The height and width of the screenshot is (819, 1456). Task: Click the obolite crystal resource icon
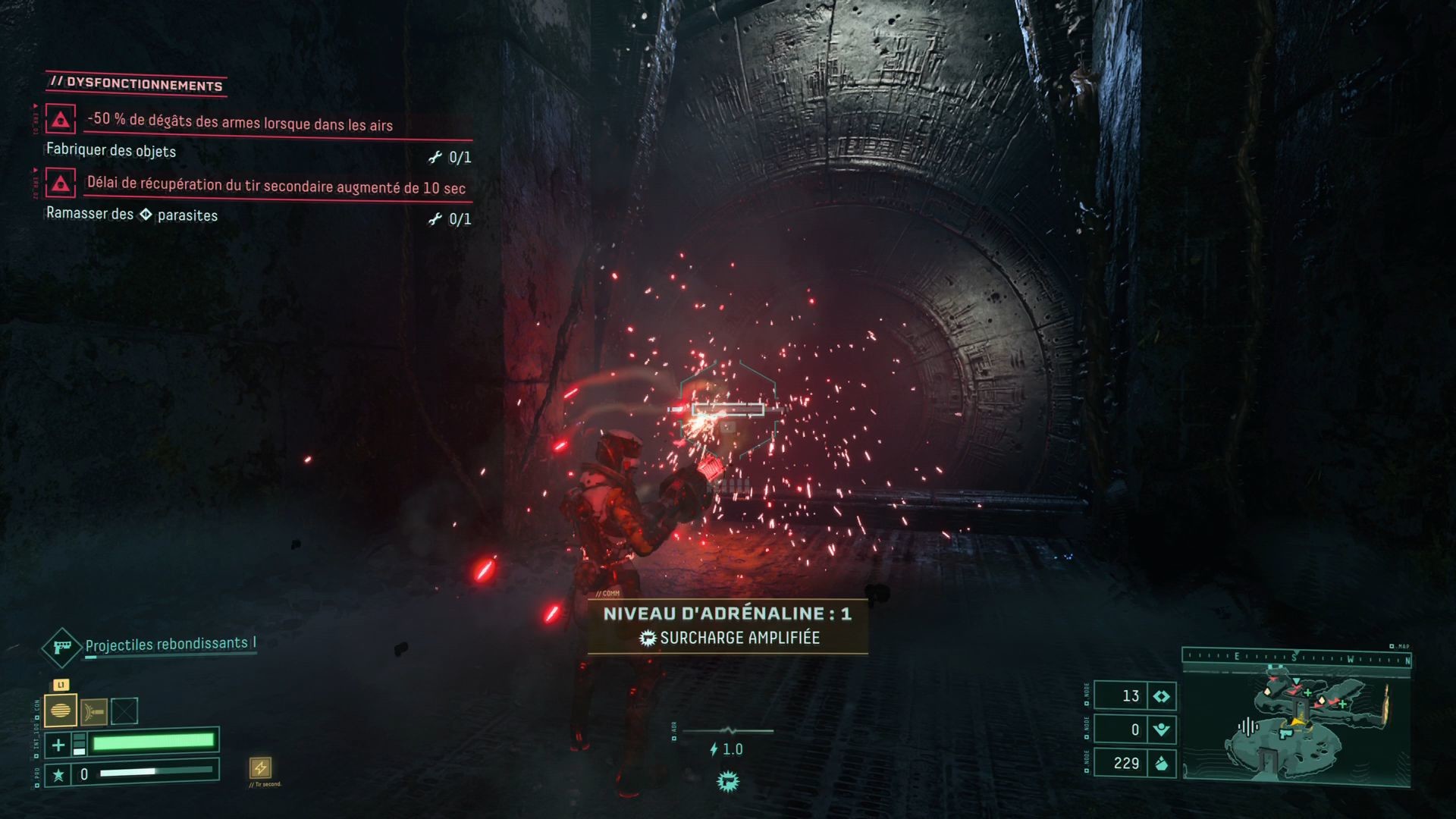pyautogui.click(x=1161, y=763)
